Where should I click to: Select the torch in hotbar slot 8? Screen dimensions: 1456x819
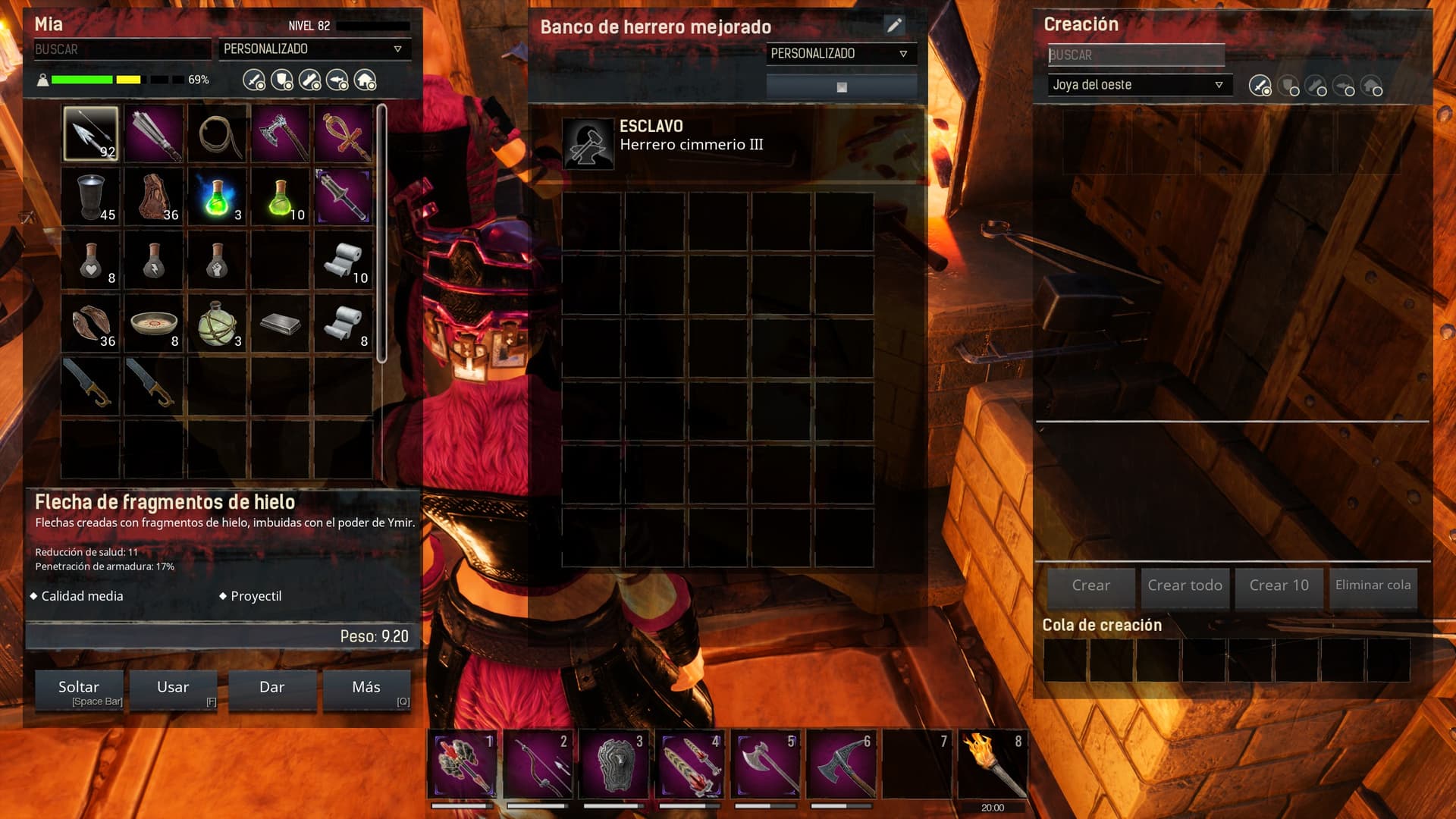point(993,764)
